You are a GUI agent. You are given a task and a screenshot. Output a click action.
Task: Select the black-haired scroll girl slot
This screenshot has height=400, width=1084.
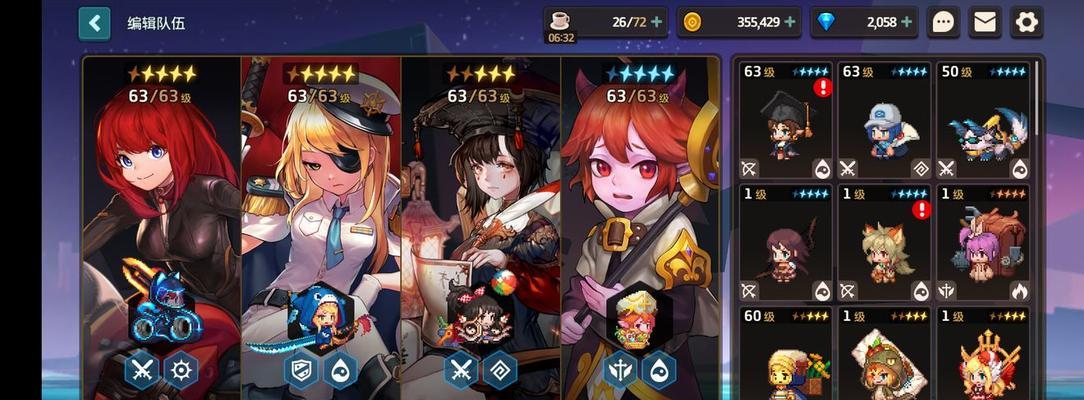481,220
